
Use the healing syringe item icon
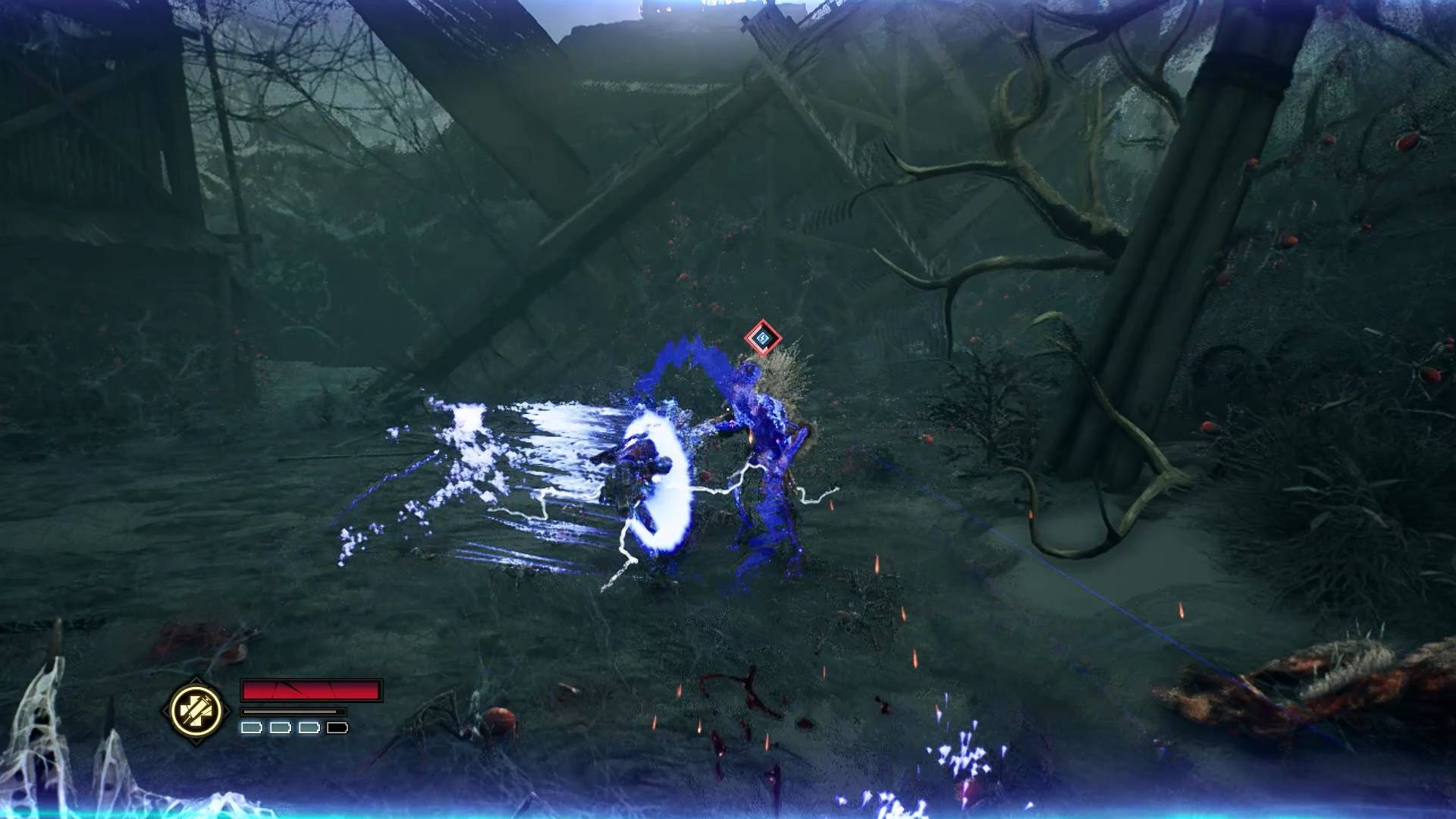point(196,711)
